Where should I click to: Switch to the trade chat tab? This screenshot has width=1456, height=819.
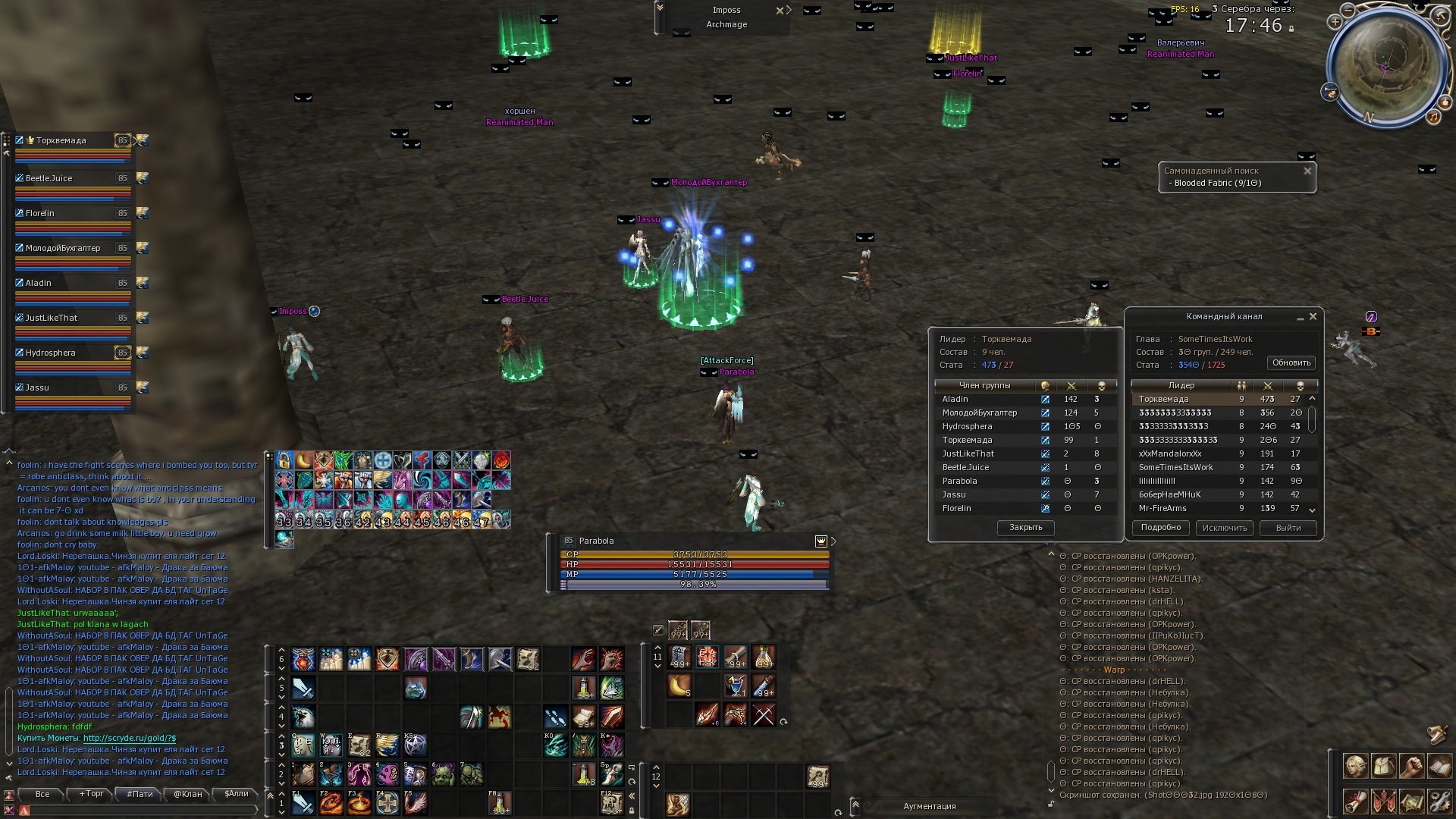coord(92,794)
